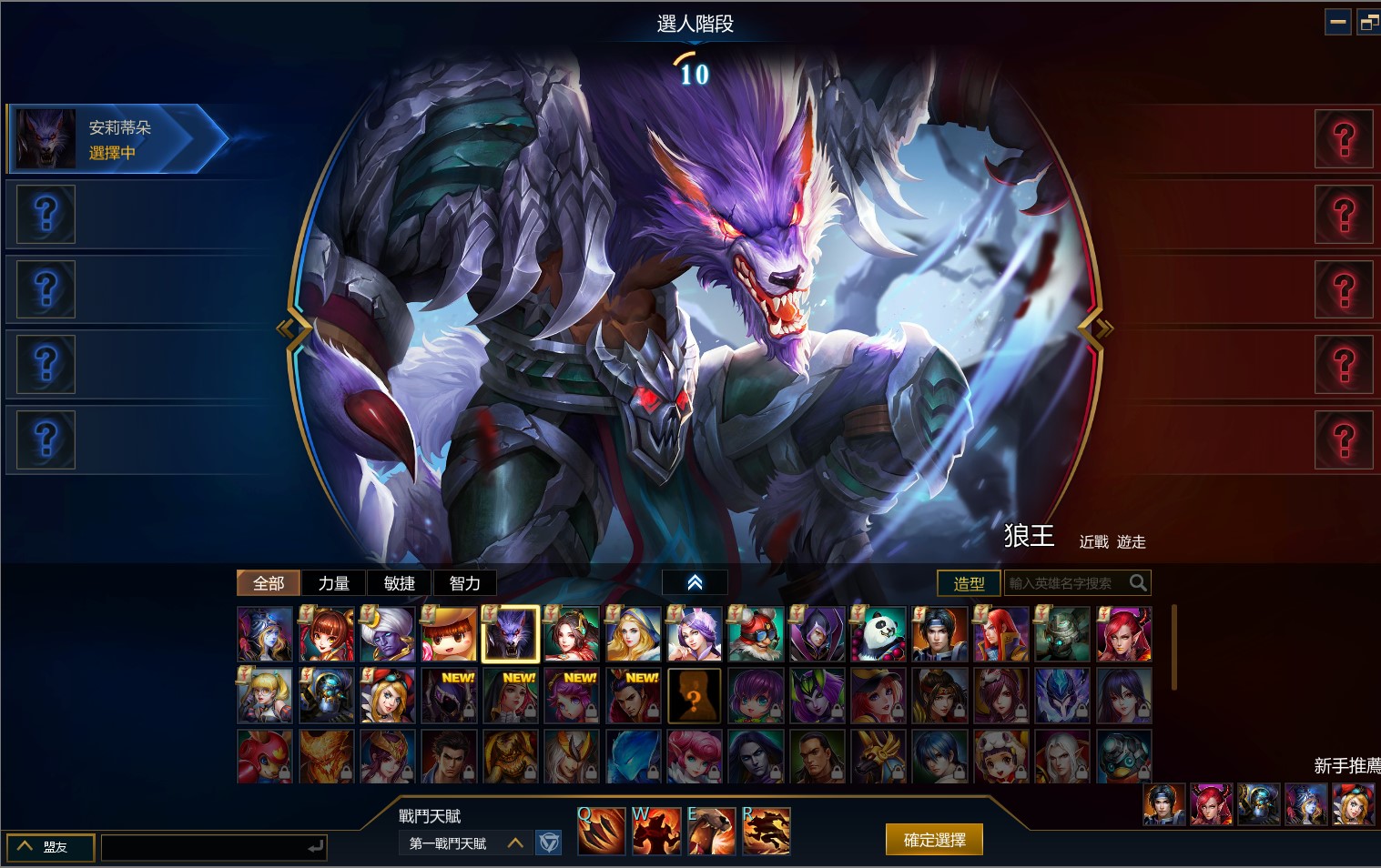Viewport: 1381px width, 868px height.
Task: Click the hero name search field
Action: tap(1065, 583)
